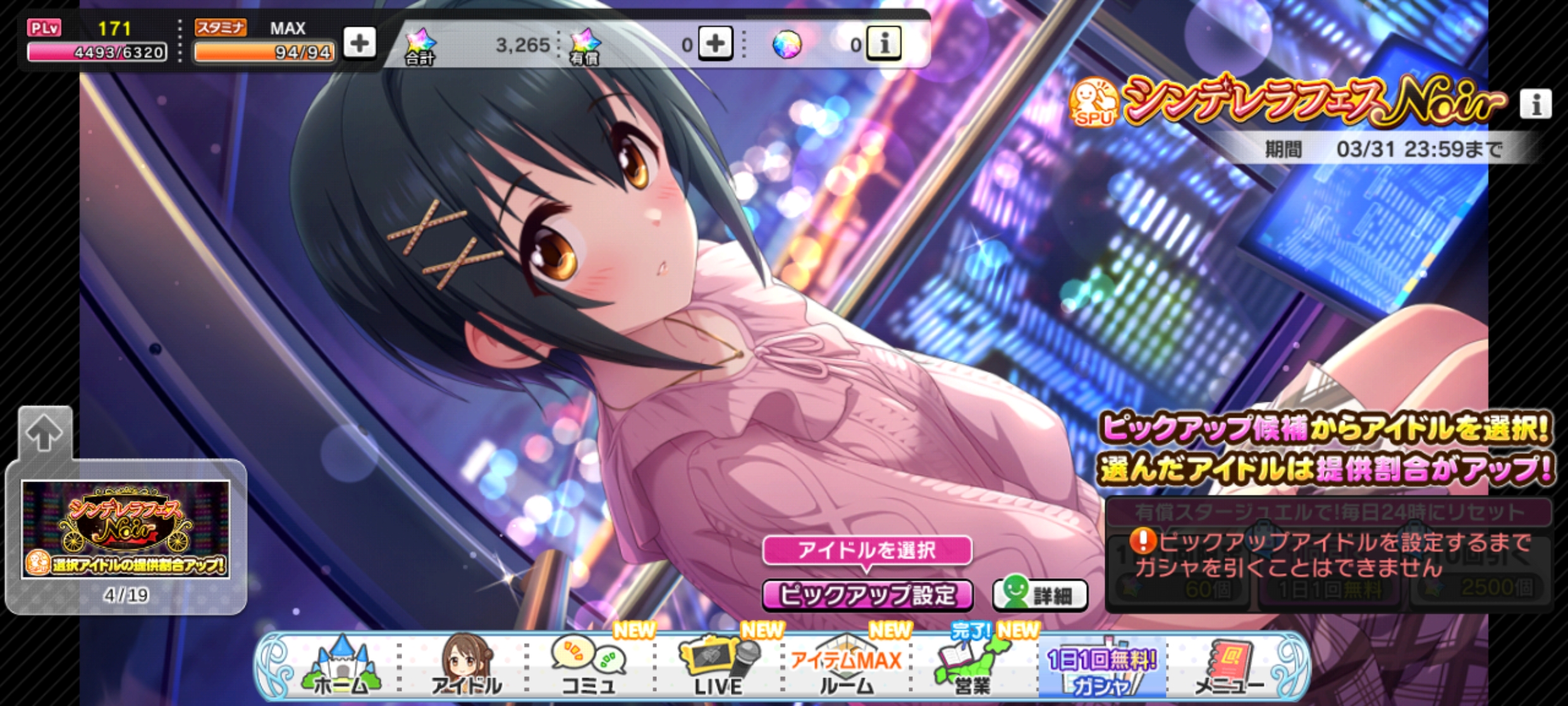Screen dimensions: 1568x706
Task: Expand the gacha banner list arrow
Action: tap(44, 433)
